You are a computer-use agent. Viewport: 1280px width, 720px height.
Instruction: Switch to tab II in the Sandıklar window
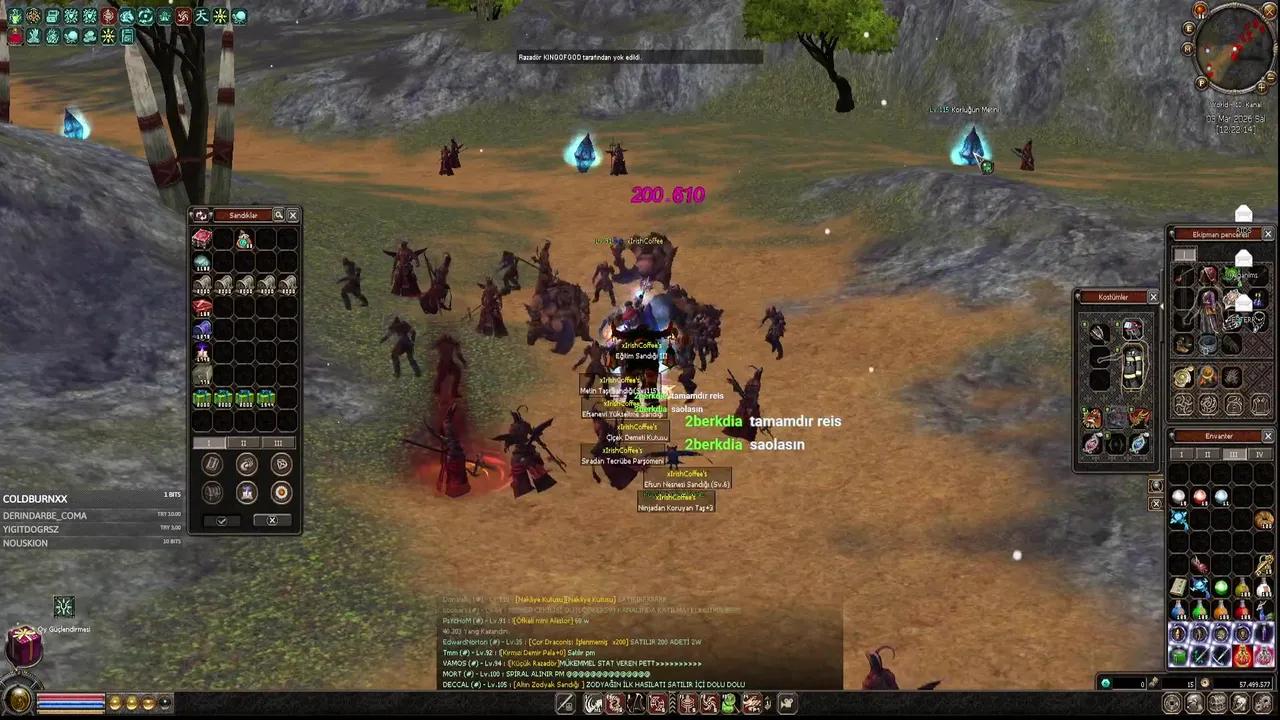point(243,442)
